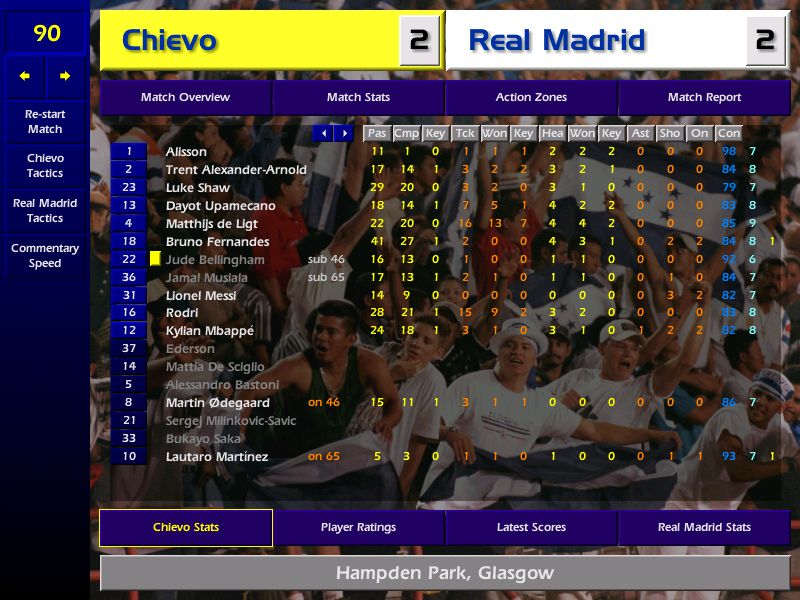800x600 pixels.
Task: Click the Re-start Match button
Action: [x=45, y=122]
